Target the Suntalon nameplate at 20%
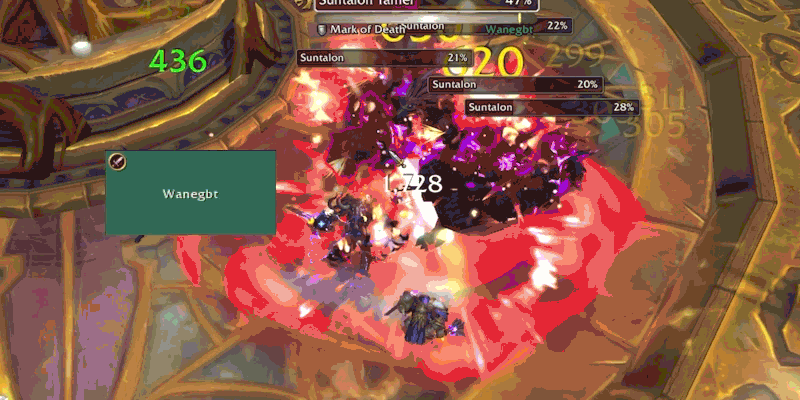The image size is (800, 400). tap(516, 85)
